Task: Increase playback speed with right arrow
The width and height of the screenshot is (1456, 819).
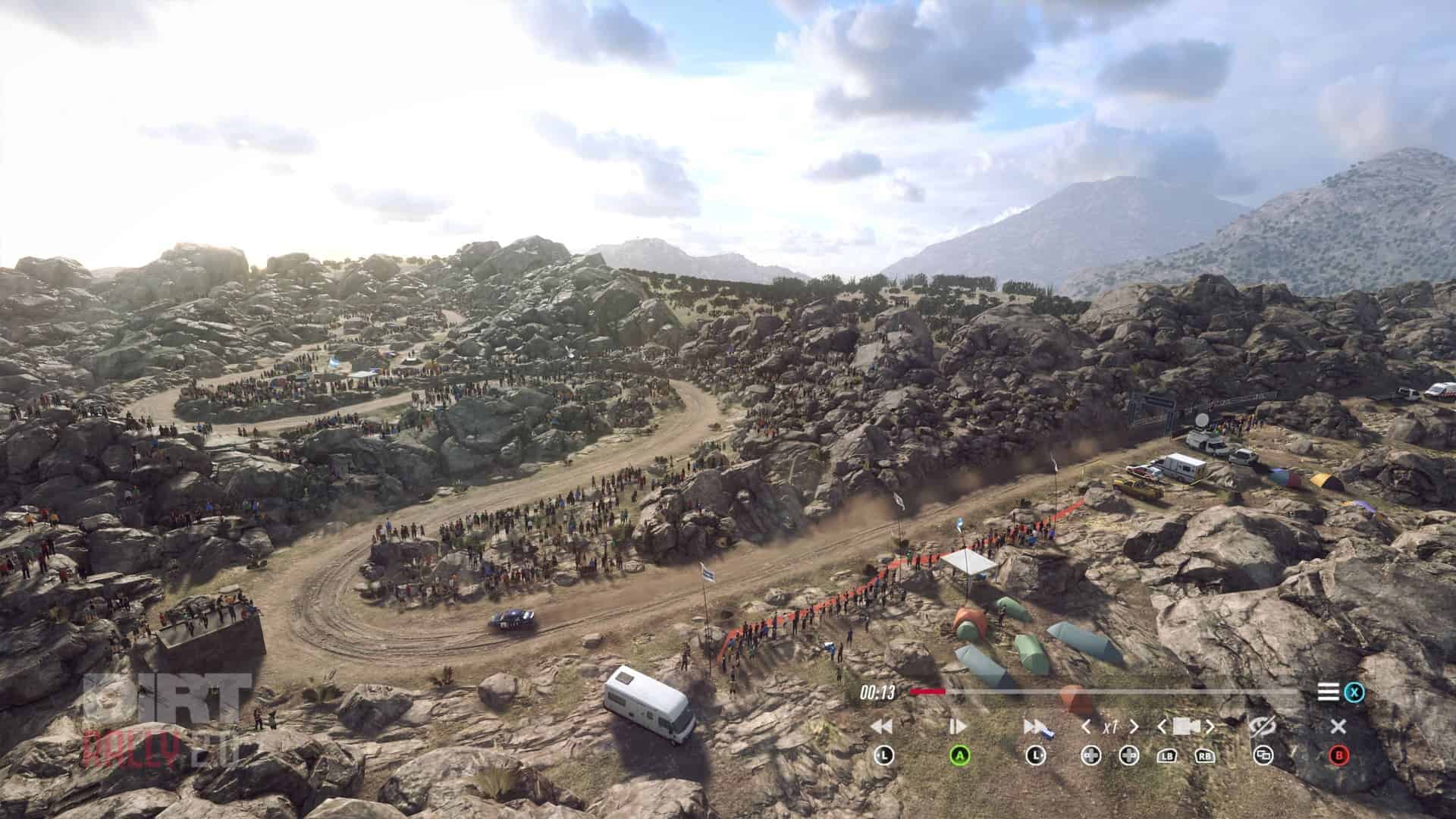Action: [1134, 727]
